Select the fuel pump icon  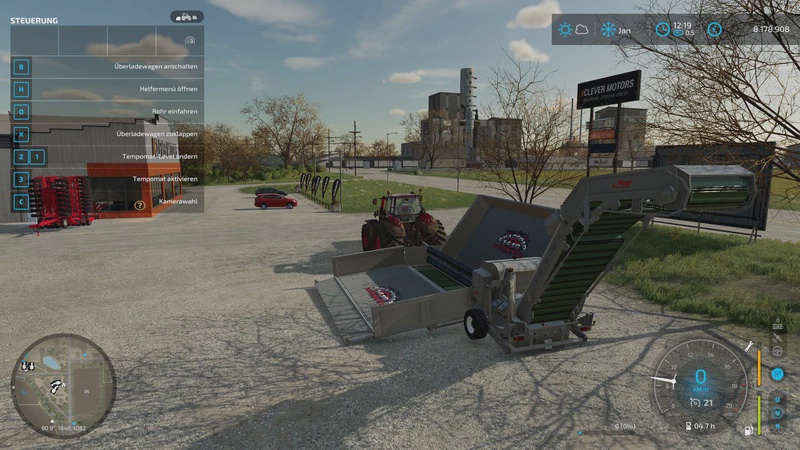(x=746, y=428)
